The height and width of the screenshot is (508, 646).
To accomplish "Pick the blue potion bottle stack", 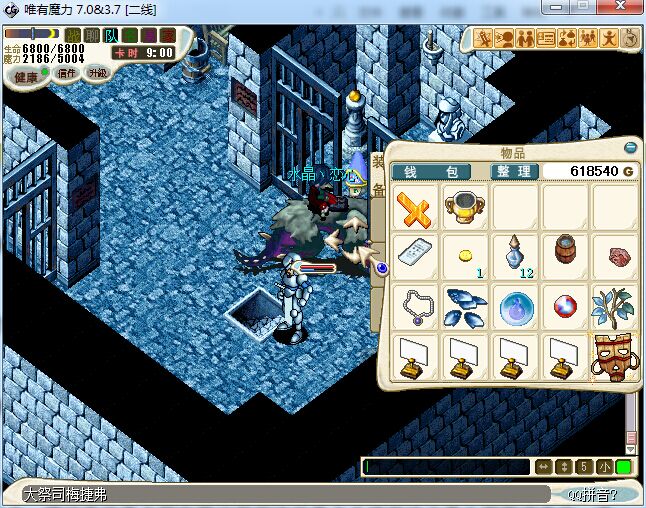I will tap(516, 257).
